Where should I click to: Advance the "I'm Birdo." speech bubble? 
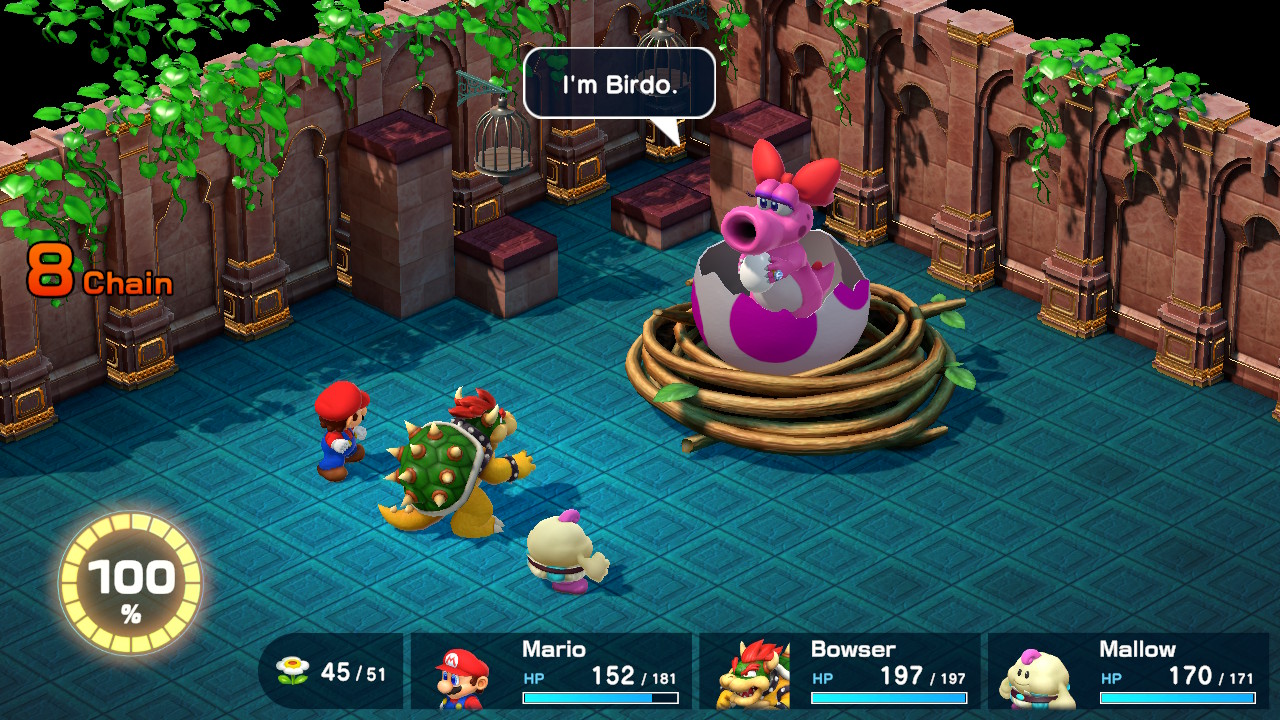[x=619, y=84]
